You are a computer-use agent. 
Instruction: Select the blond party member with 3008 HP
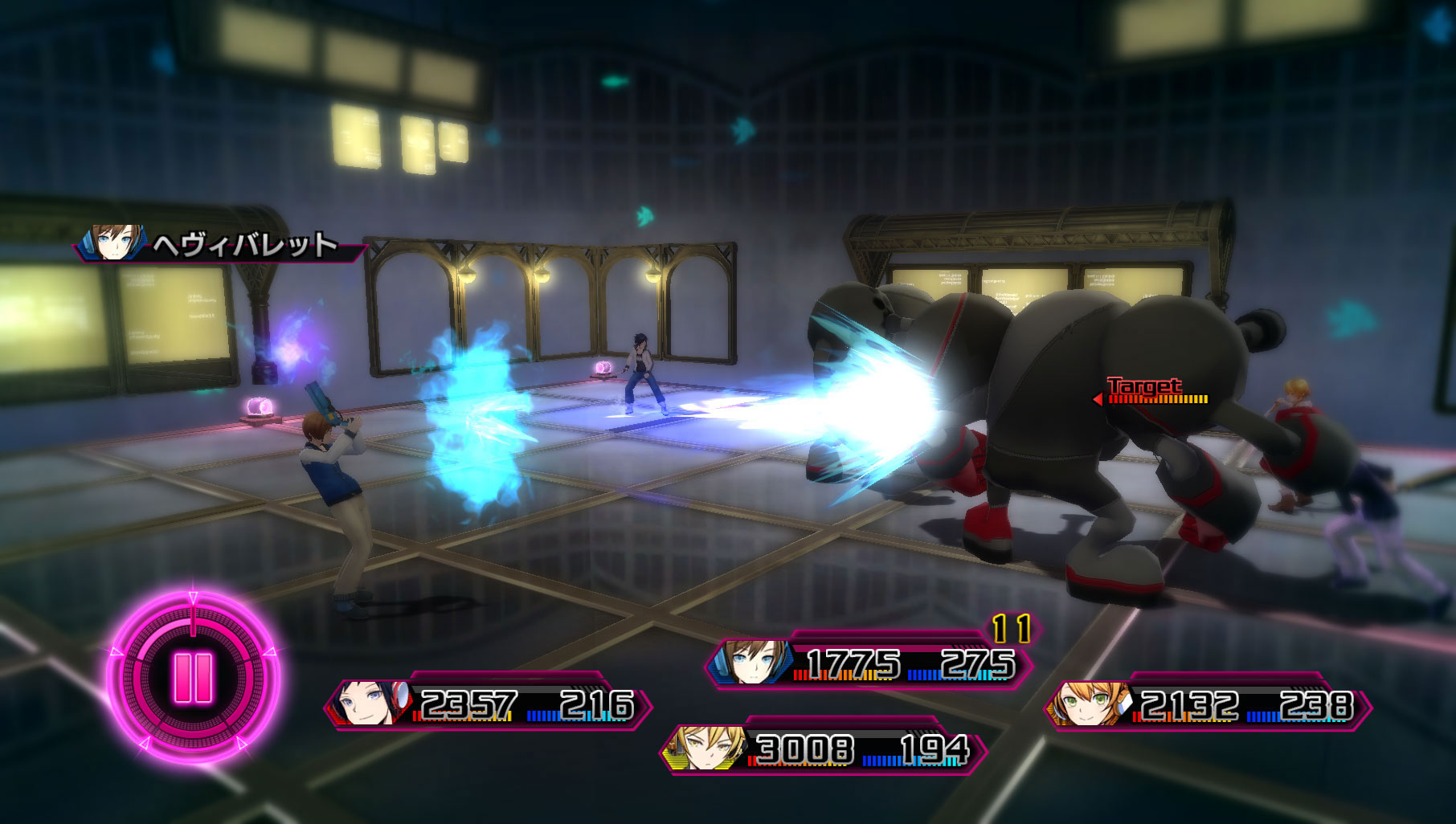click(x=823, y=749)
